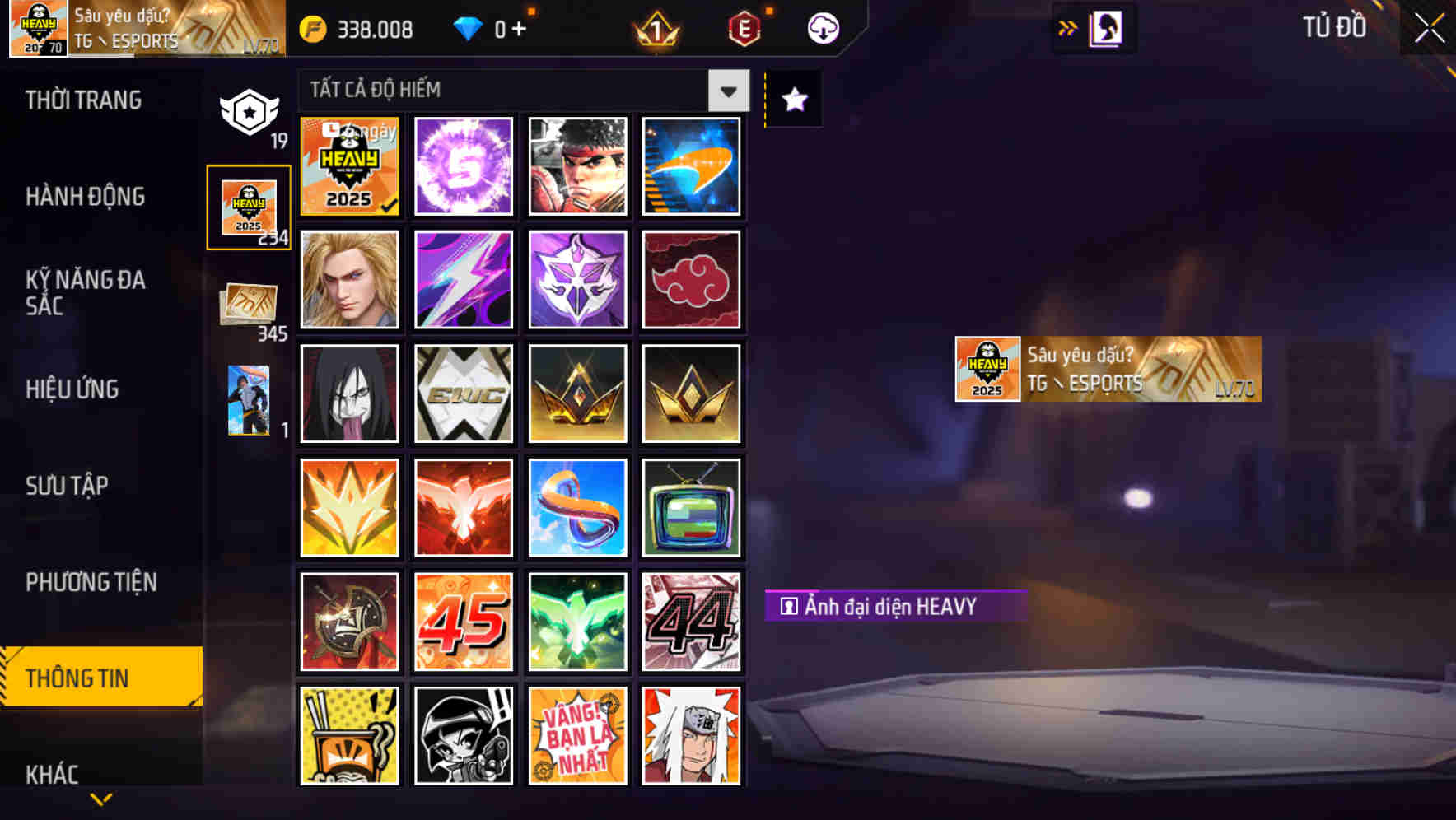Click the profile card icon near the top right
The height and width of the screenshot is (820, 1456).
pos(1104,27)
